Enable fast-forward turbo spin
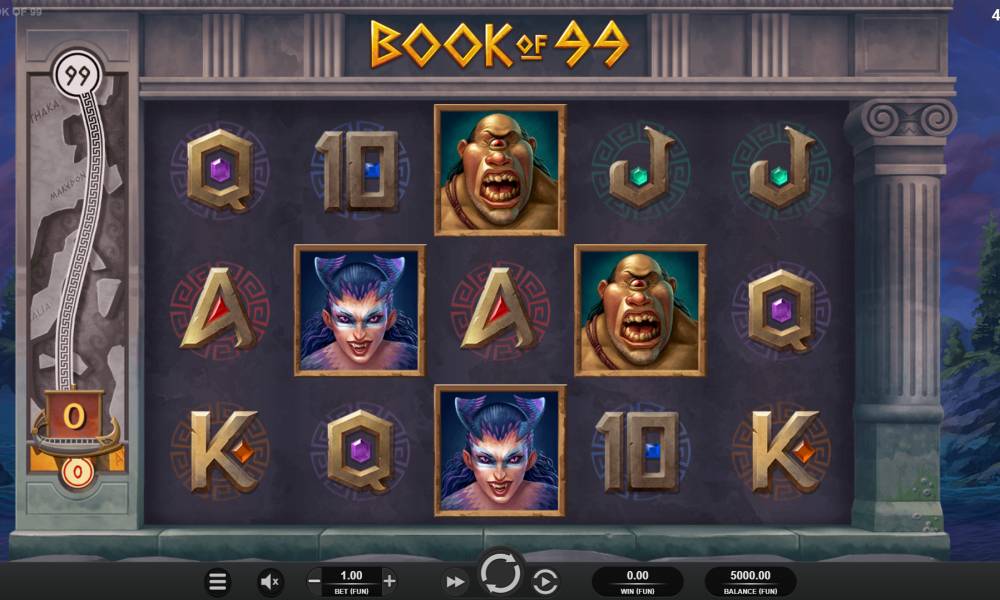1000x600 pixels. point(455,581)
